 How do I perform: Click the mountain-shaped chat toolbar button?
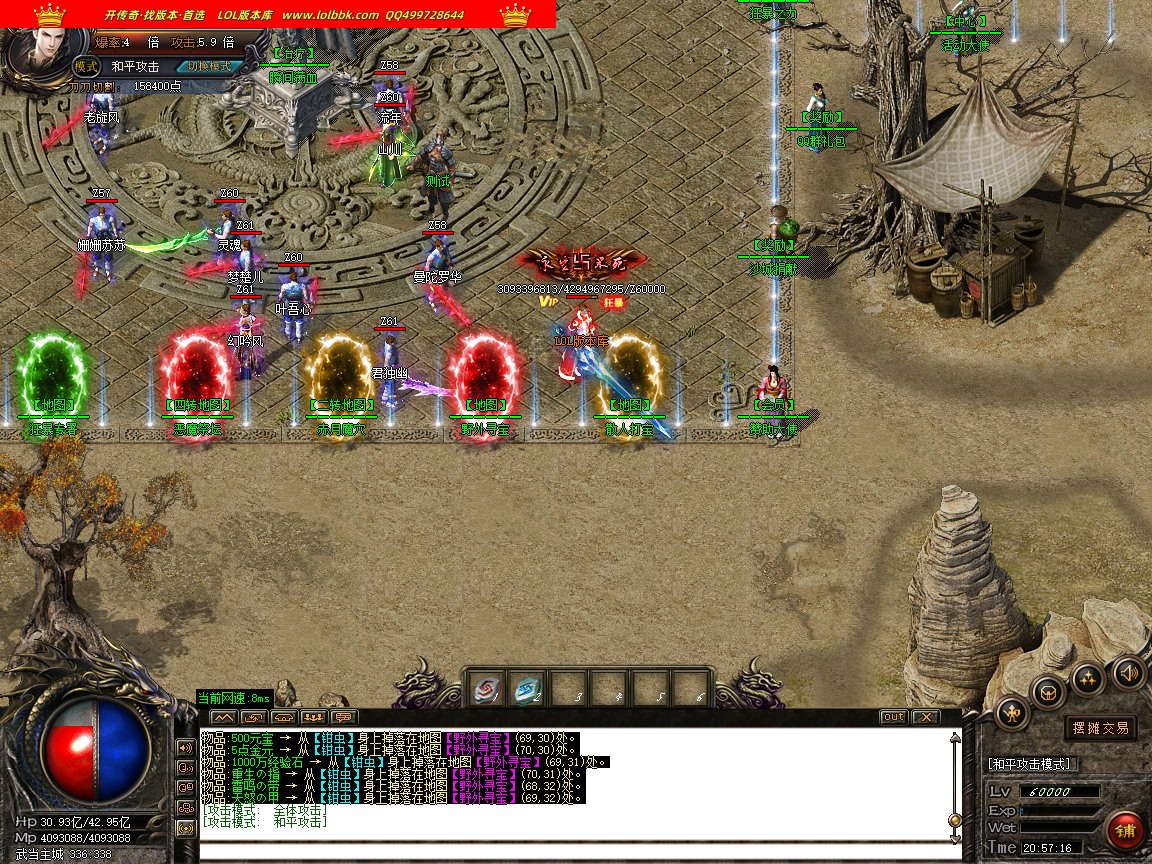222,717
